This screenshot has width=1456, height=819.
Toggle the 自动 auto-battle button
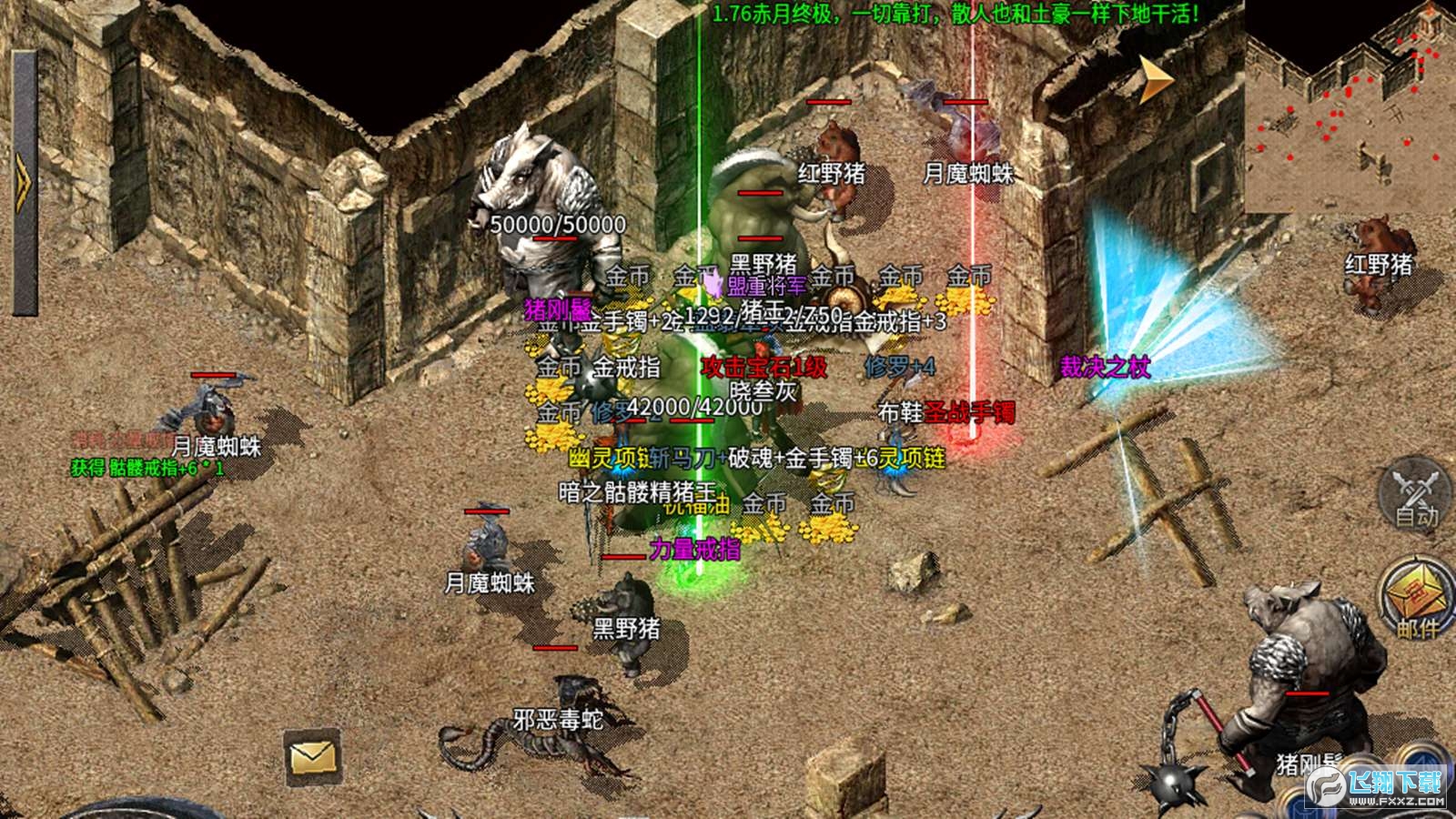[1415, 497]
